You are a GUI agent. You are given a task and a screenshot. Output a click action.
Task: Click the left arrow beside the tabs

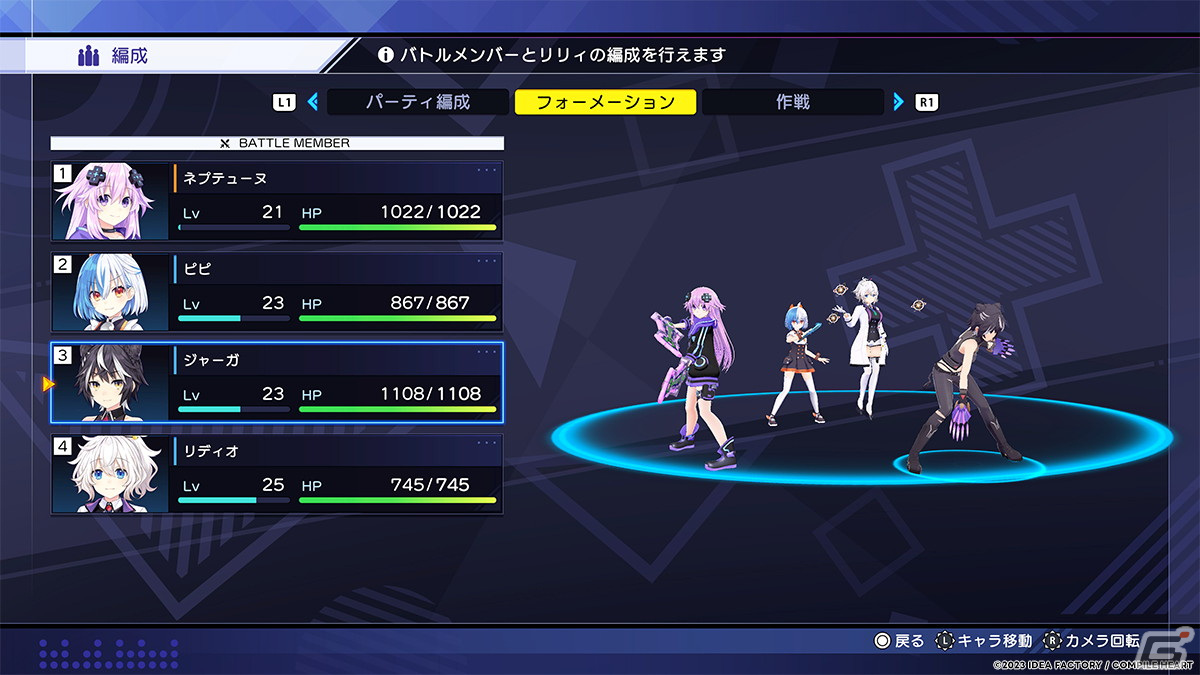click(313, 102)
